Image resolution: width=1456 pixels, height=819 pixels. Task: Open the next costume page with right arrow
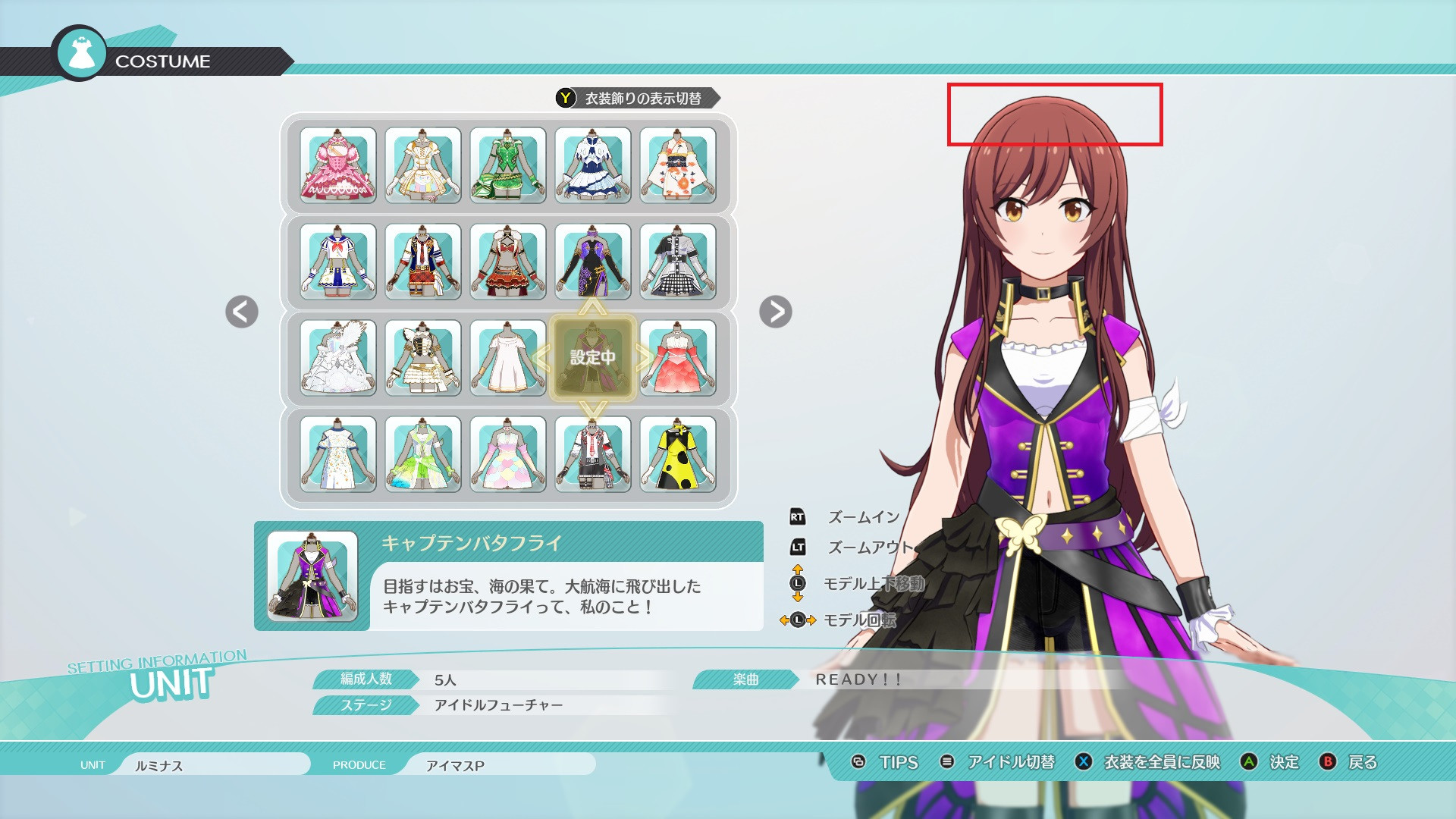point(775,313)
